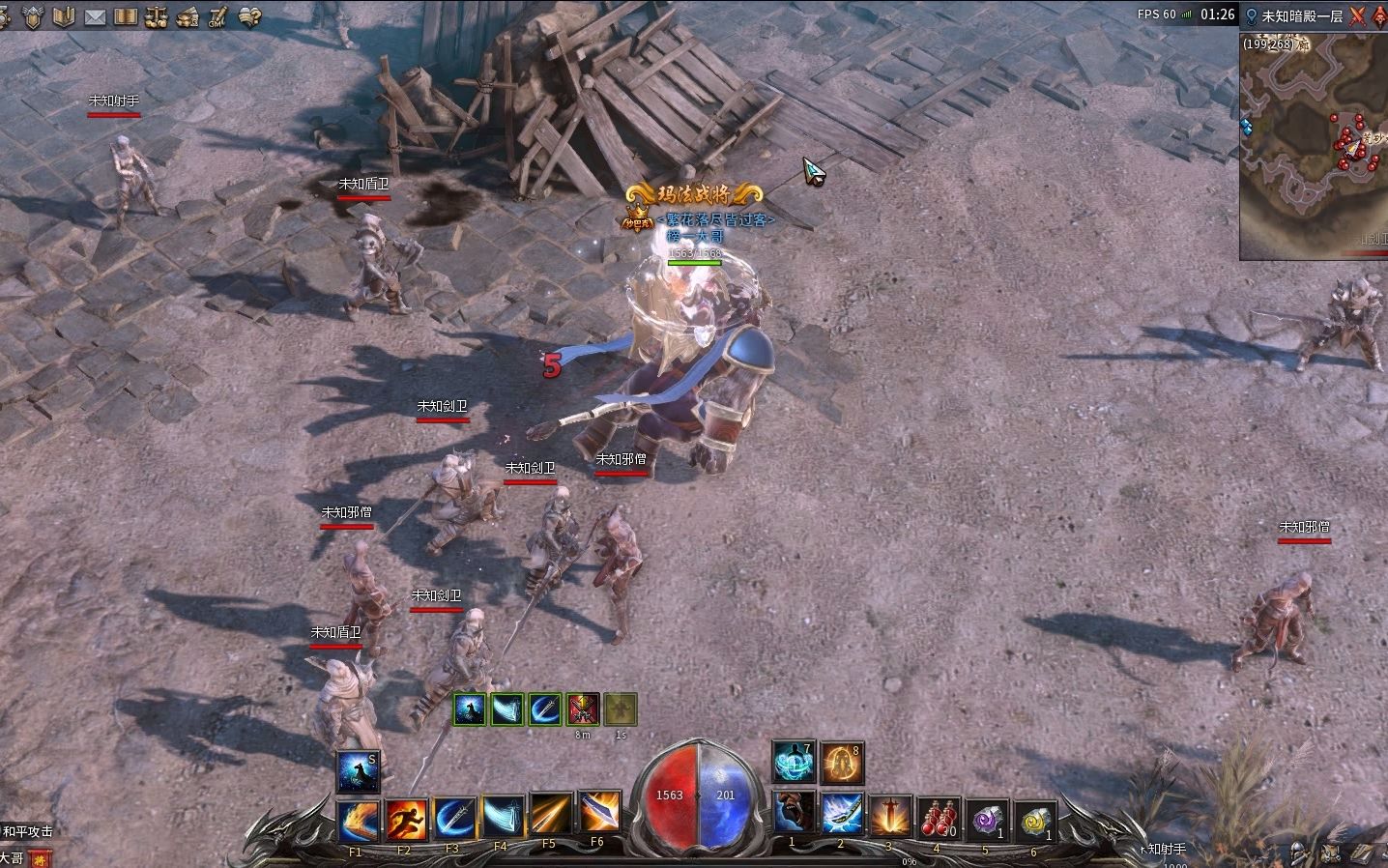
Task: Open the winged shield menu icon
Action: (x=34, y=16)
